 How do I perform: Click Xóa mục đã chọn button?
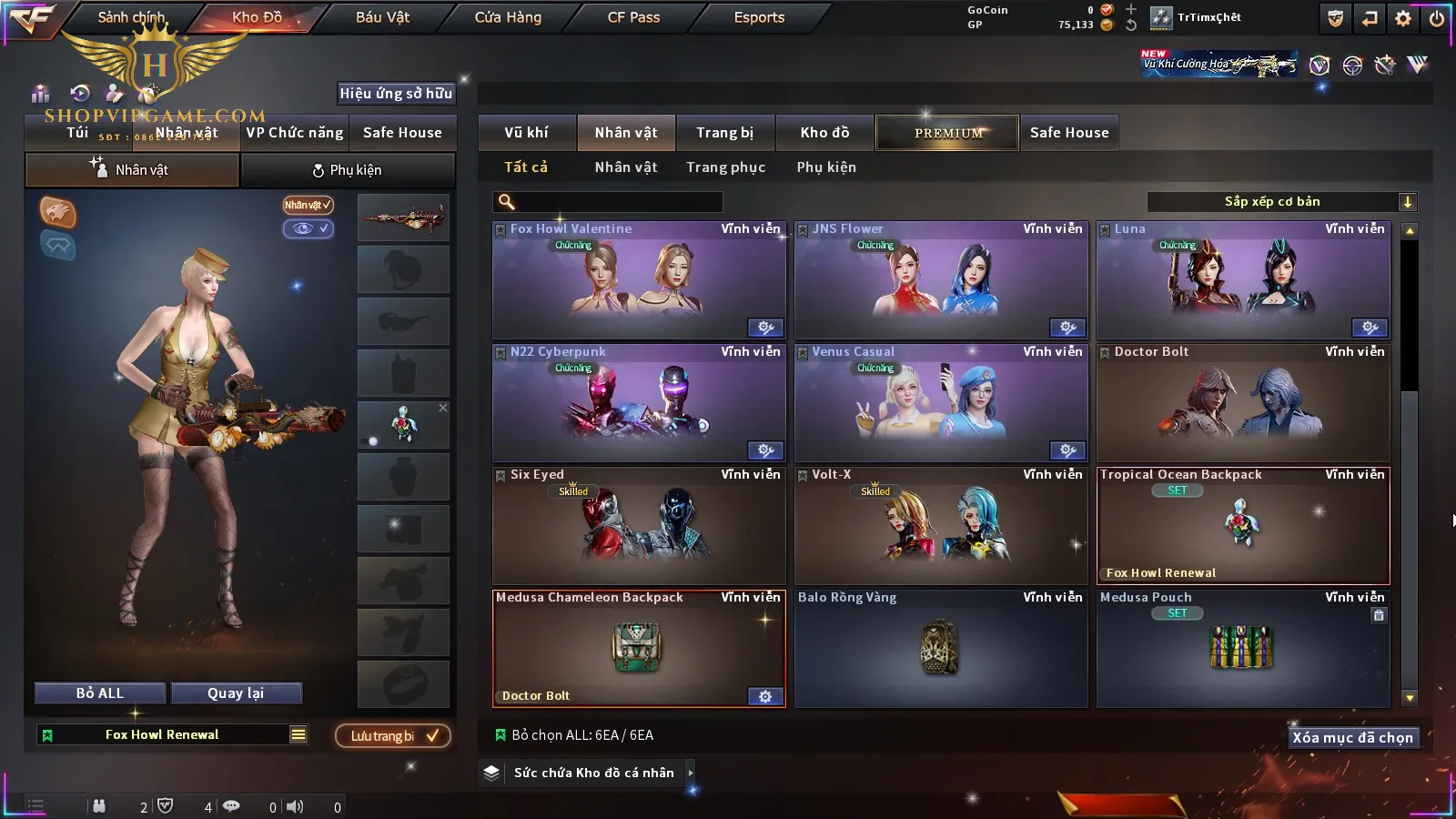click(x=1352, y=738)
